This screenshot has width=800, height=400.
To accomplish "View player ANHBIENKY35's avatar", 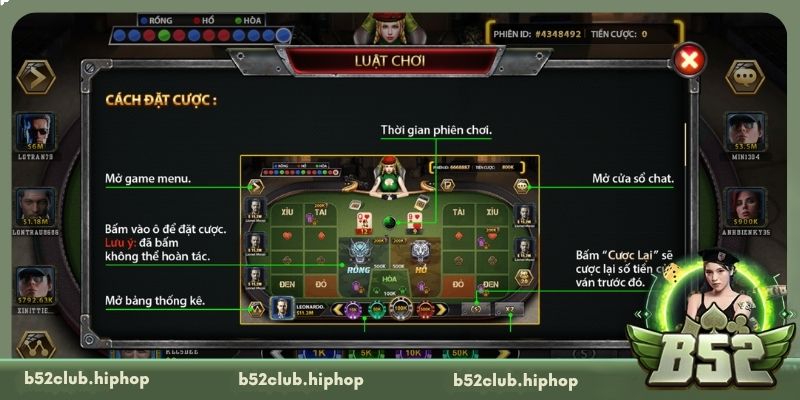I will point(743,201).
